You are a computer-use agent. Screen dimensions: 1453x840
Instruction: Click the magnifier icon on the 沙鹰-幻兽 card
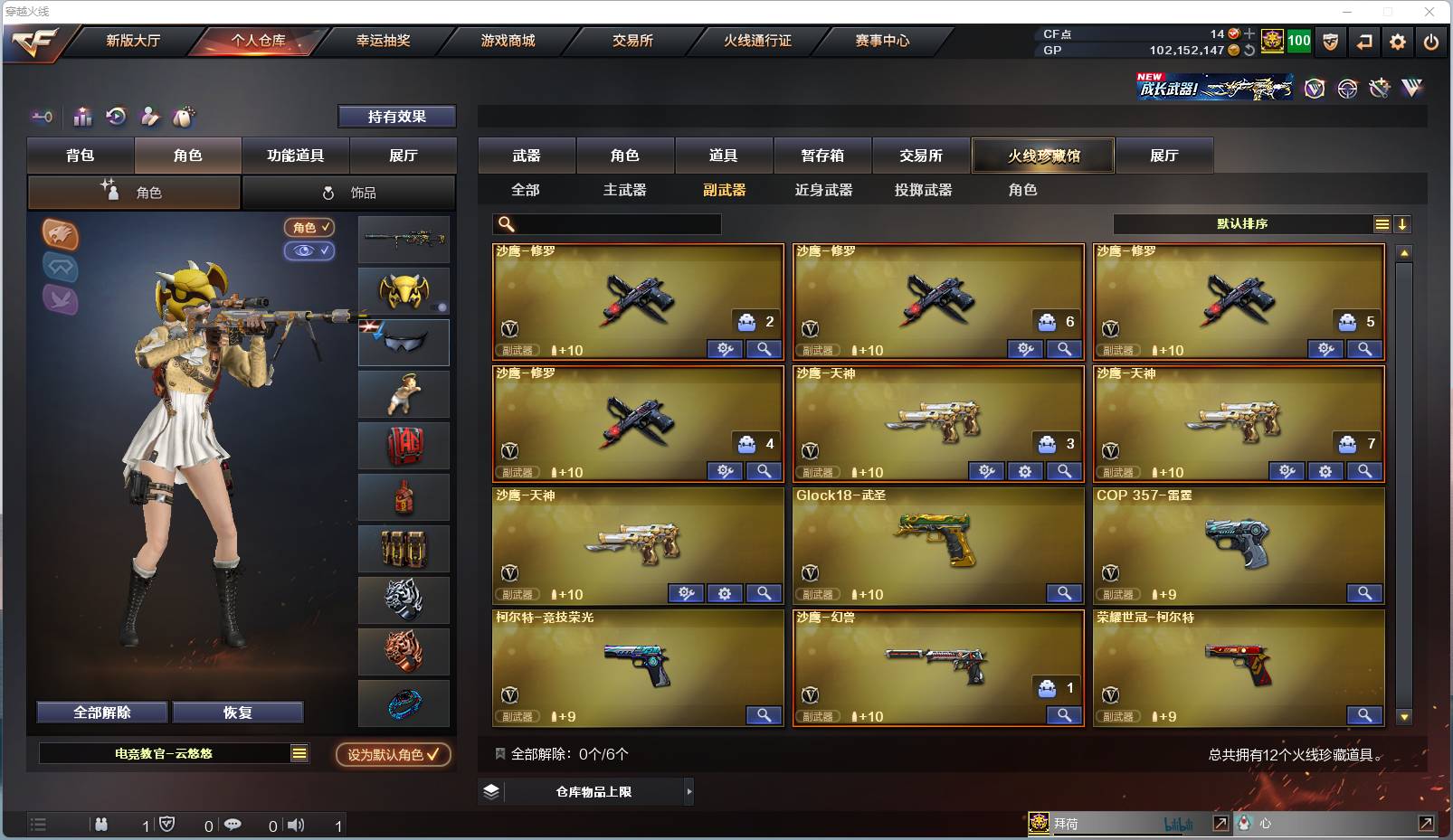(x=1064, y=715)
